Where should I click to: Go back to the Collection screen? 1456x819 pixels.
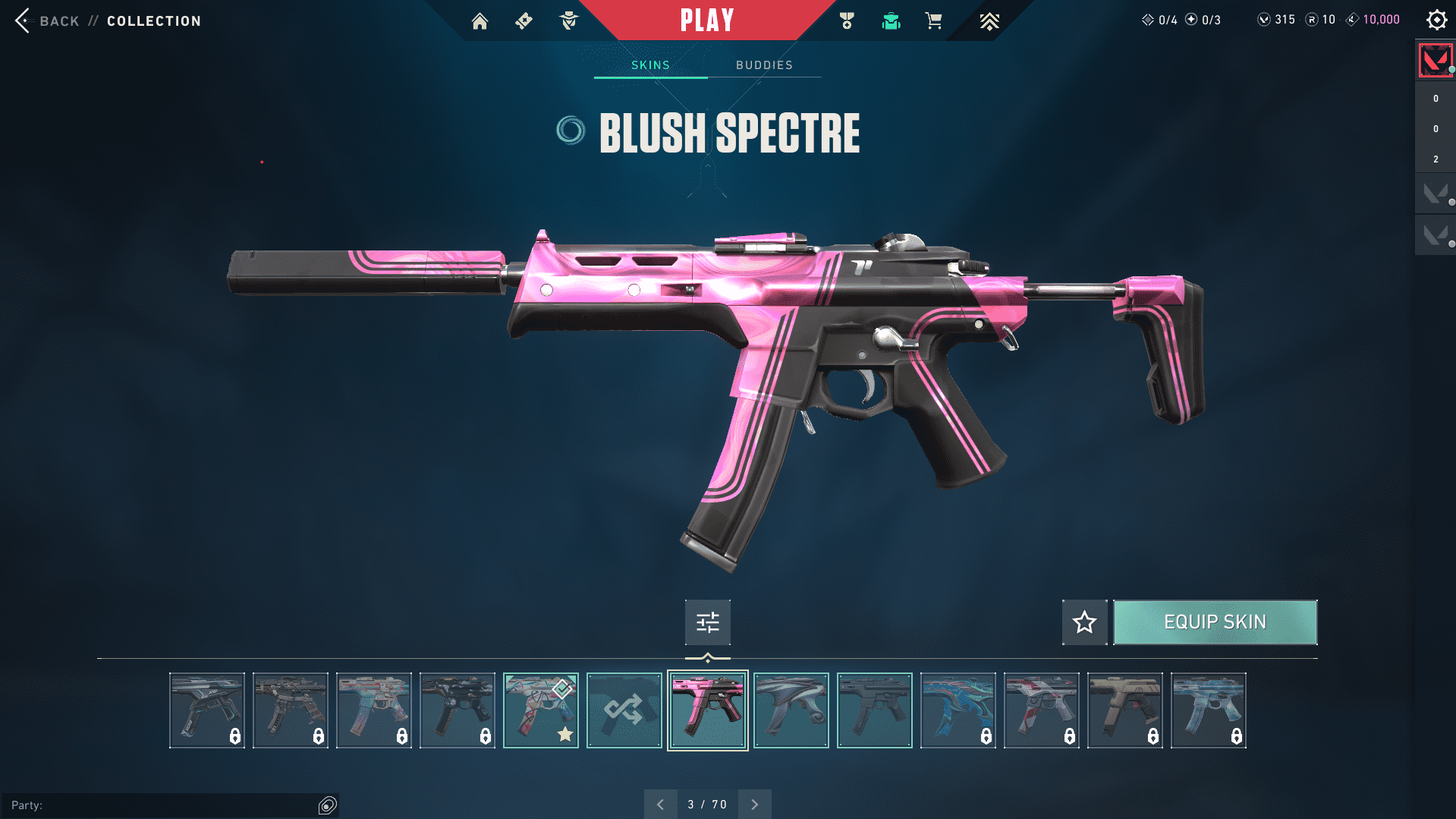[x=46, y=20]
